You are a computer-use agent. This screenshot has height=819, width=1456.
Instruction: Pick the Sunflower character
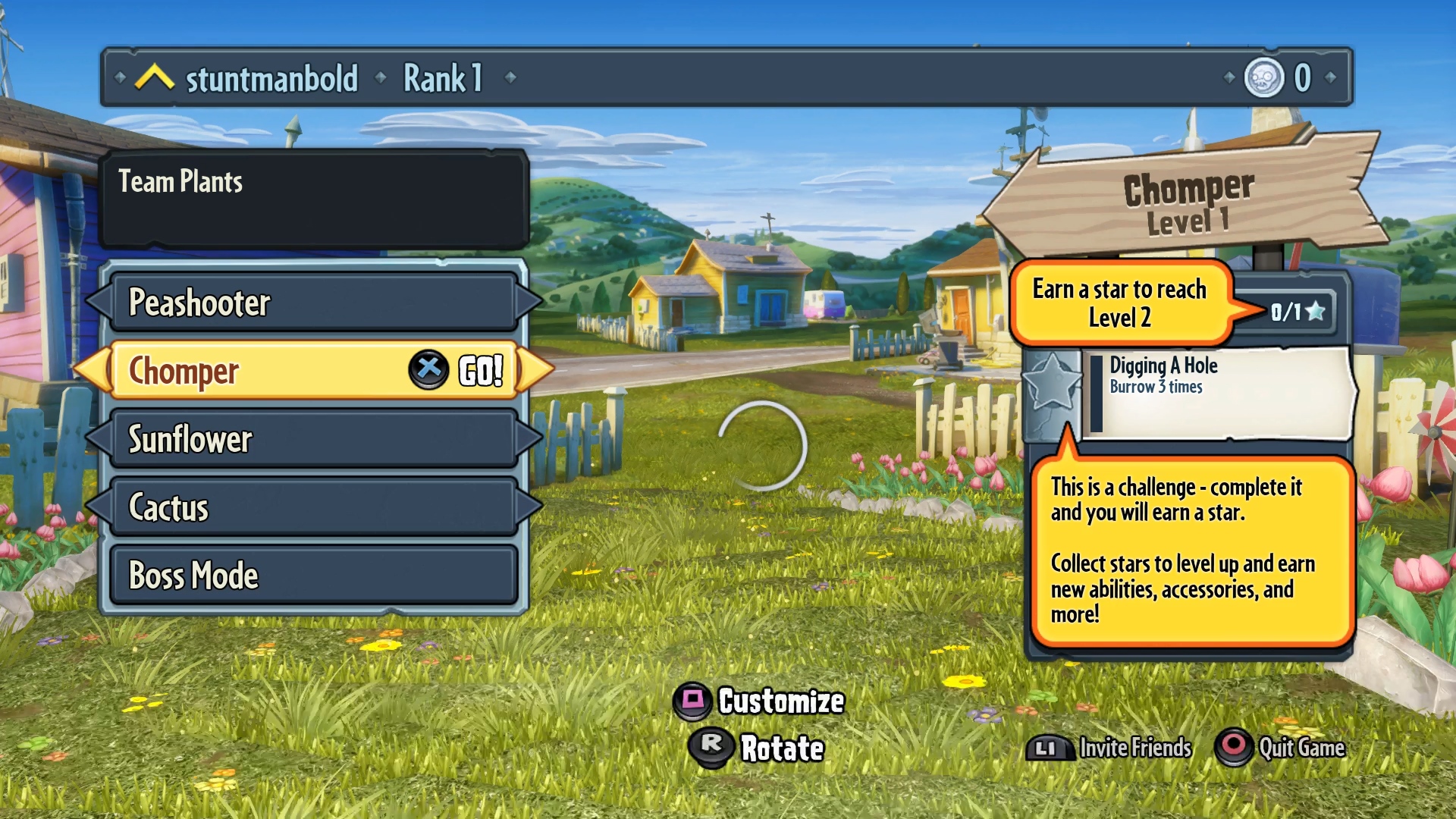(x=313, y=439)
